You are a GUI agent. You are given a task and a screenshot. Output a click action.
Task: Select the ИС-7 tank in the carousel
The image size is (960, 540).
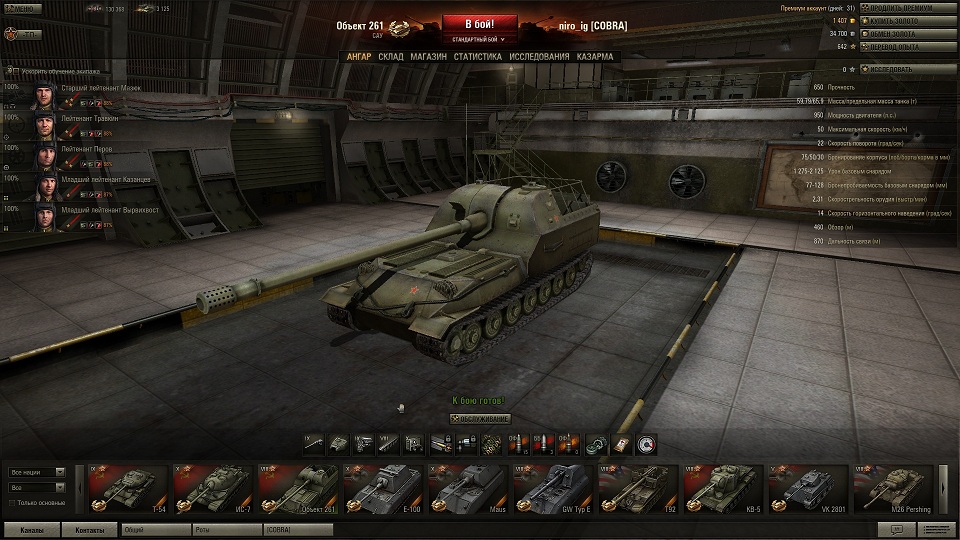(x=213, y=488)
